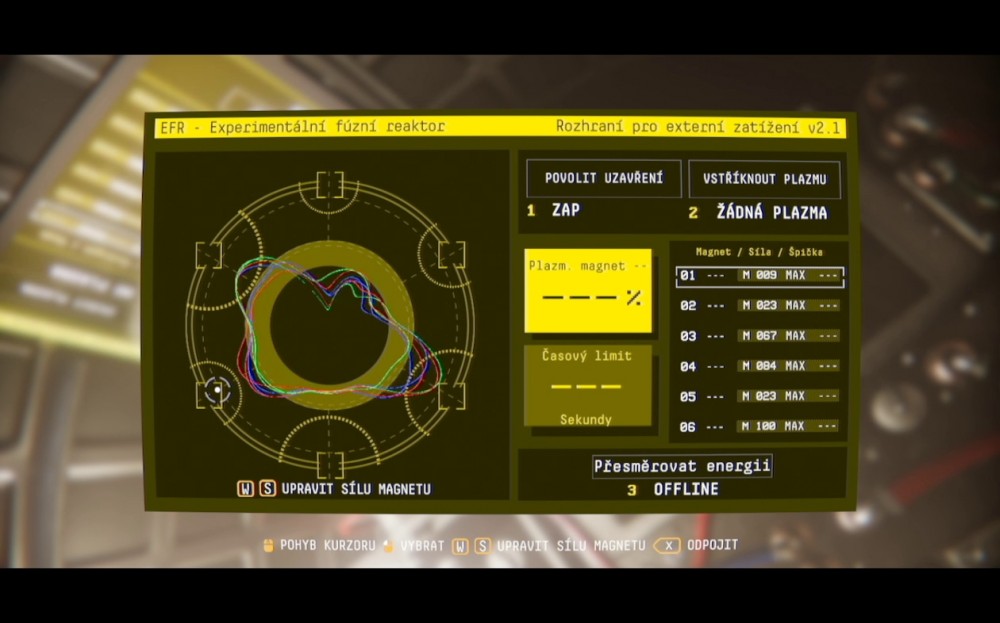Select magnet row 05 in the list
The height and width of the screenshot is (623, 1000).
point(760,397)
